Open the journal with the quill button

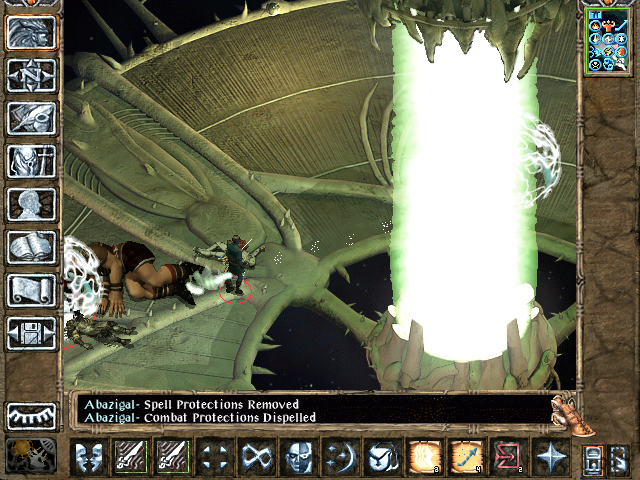[x=31, y=118]
